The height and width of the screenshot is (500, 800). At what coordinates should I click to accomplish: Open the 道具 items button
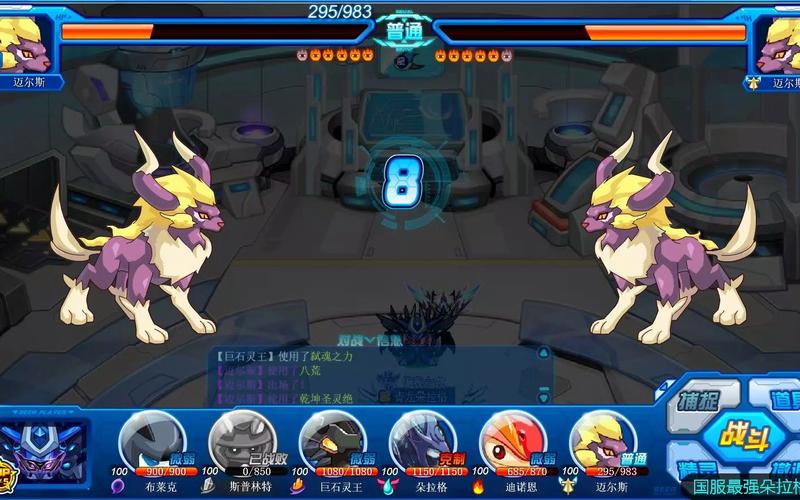click(x=781, y=399)
